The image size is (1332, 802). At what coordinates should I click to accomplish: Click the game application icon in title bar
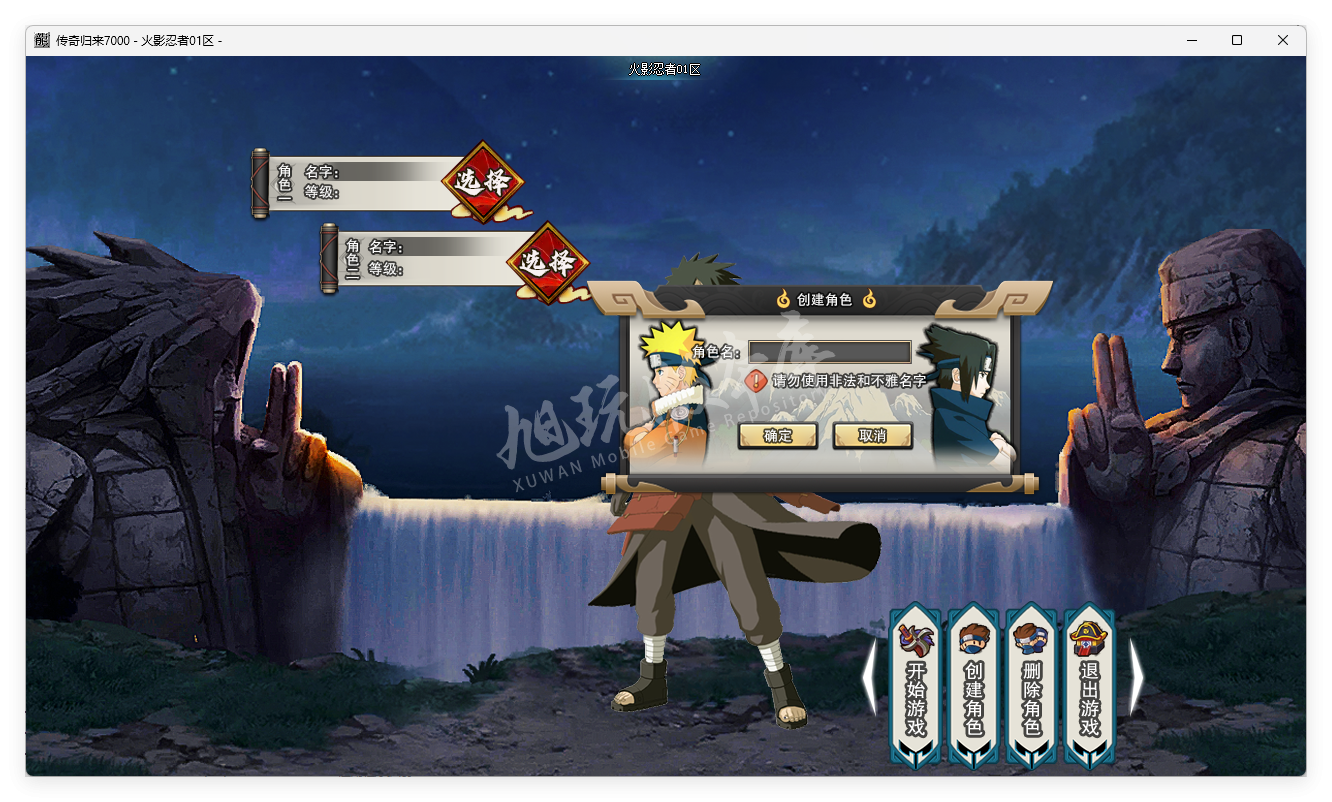tap(40, 40)
